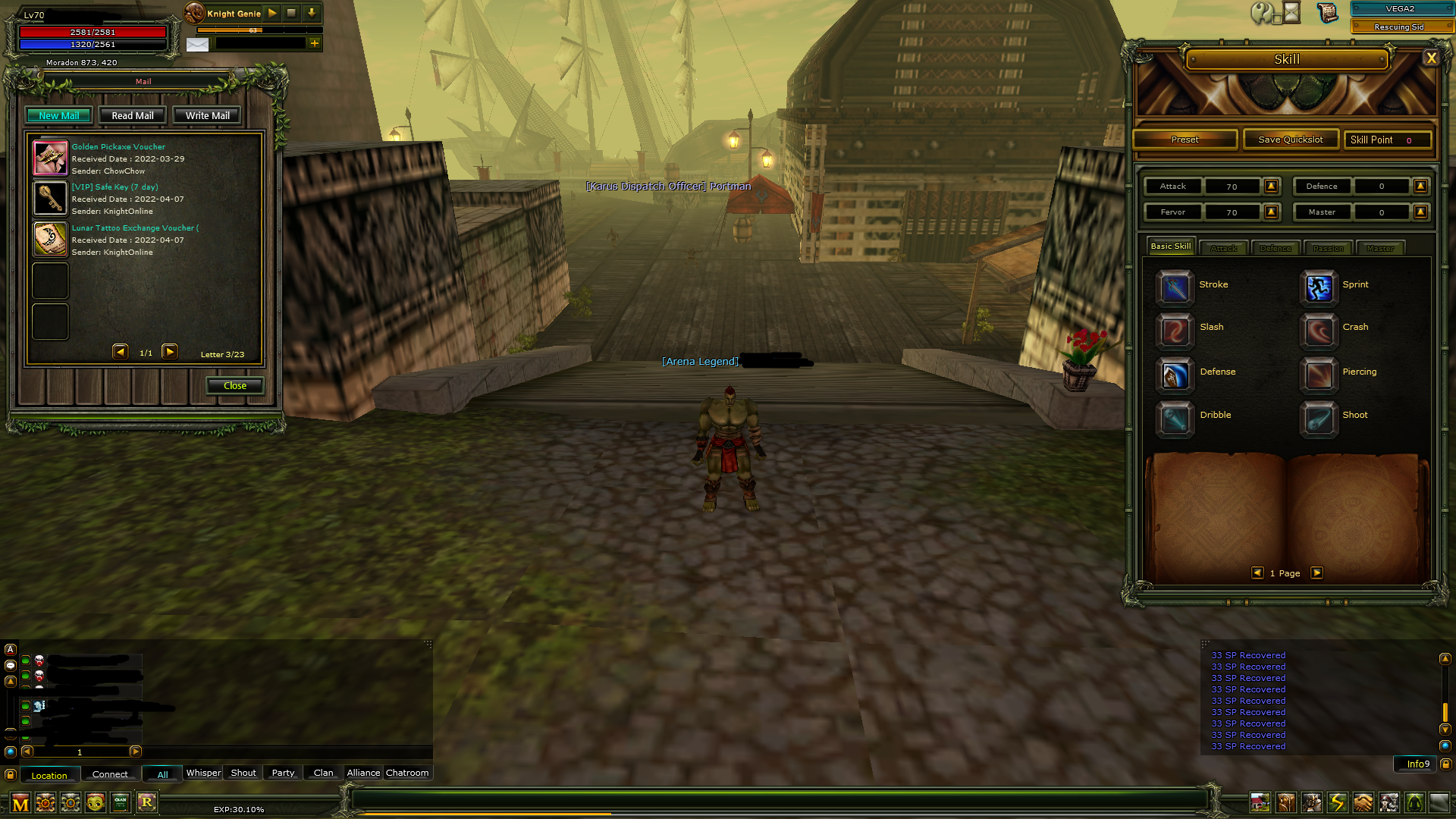Activate the Shoot skill icon

1318,419
